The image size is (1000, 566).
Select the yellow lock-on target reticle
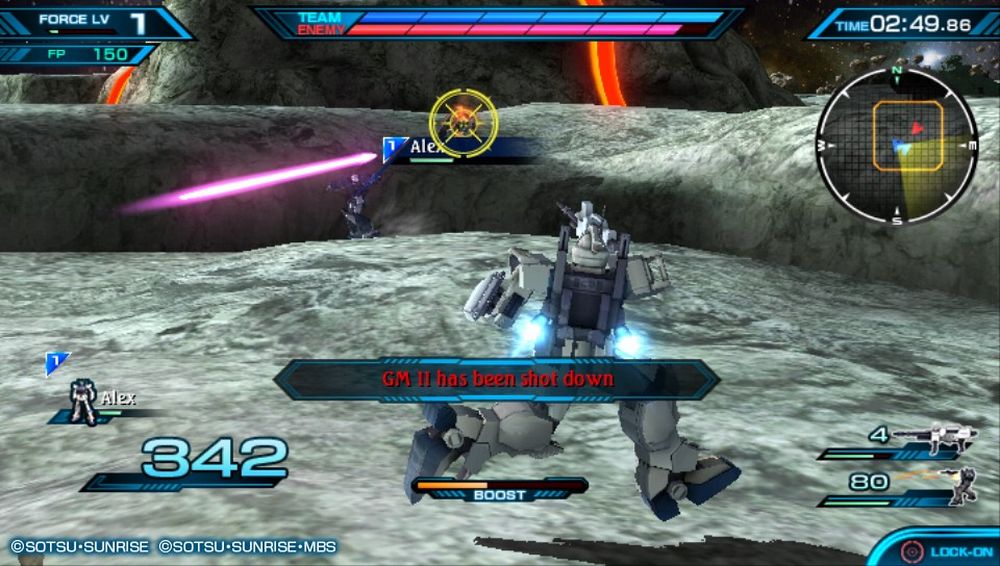tap(463, 122)
